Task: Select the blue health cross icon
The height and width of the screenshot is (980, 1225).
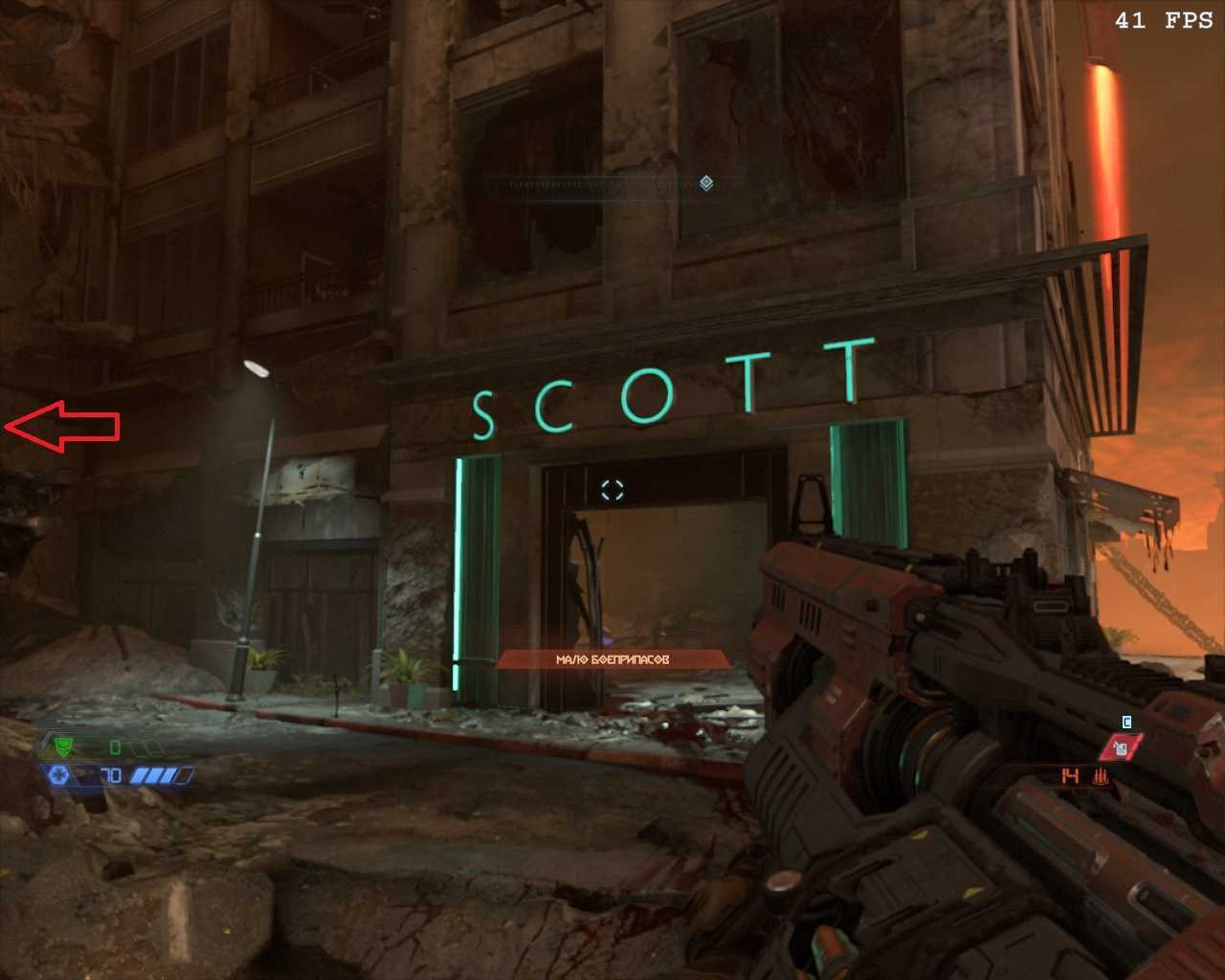Action: (58, 774)
